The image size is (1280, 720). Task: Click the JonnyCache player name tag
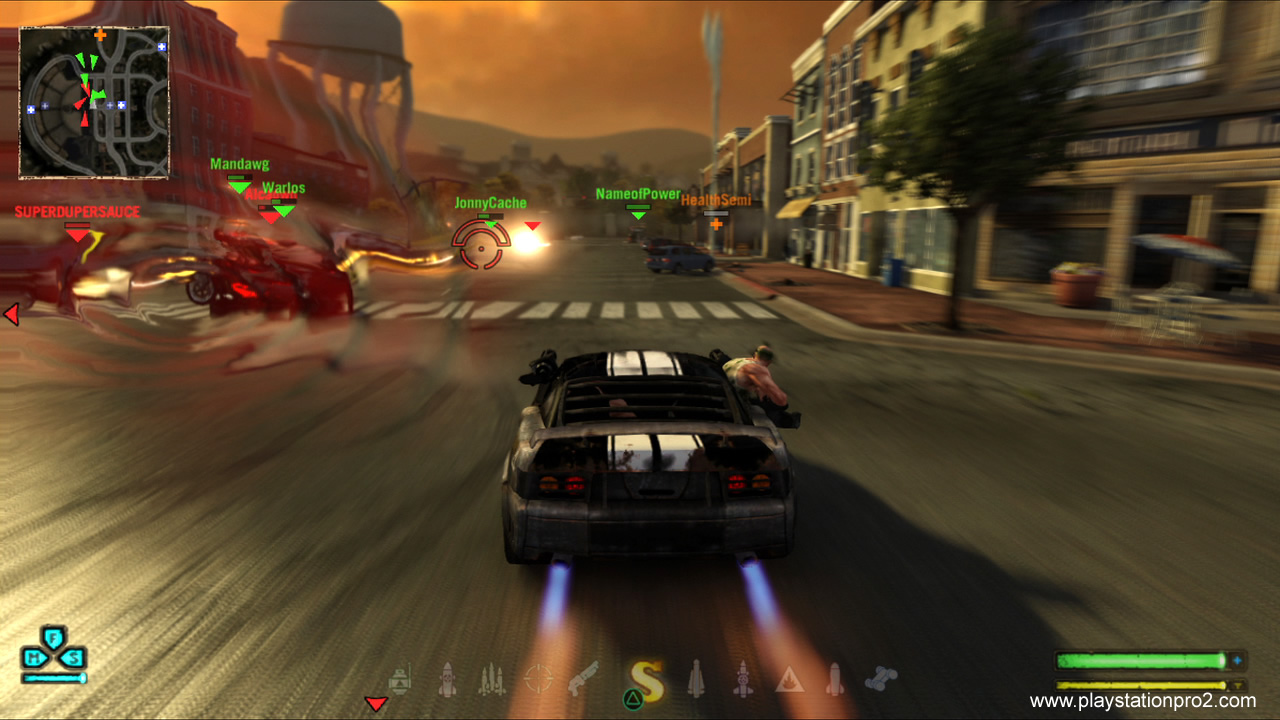coord(490,203)
